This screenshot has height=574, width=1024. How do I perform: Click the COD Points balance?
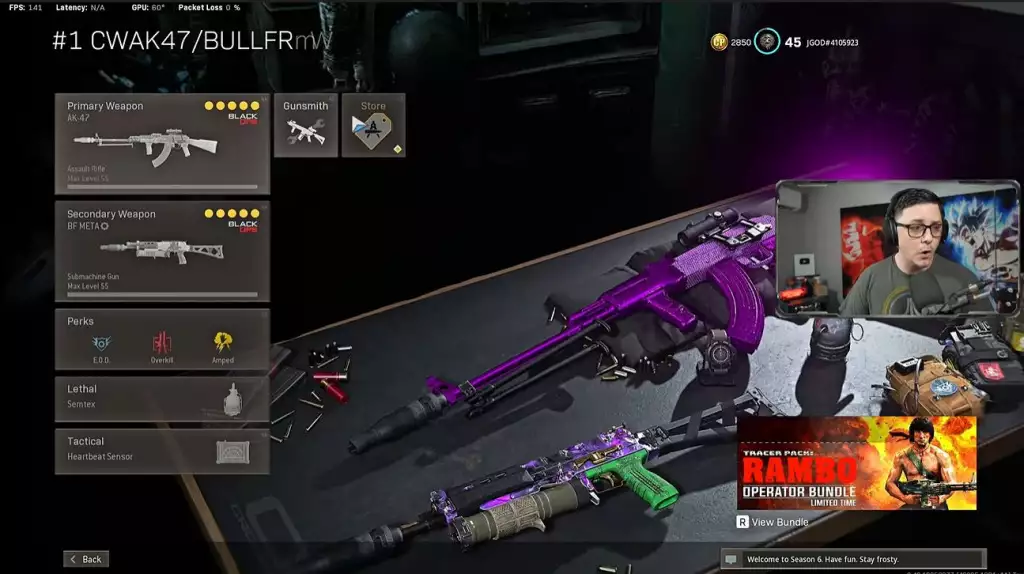[731, 42]
